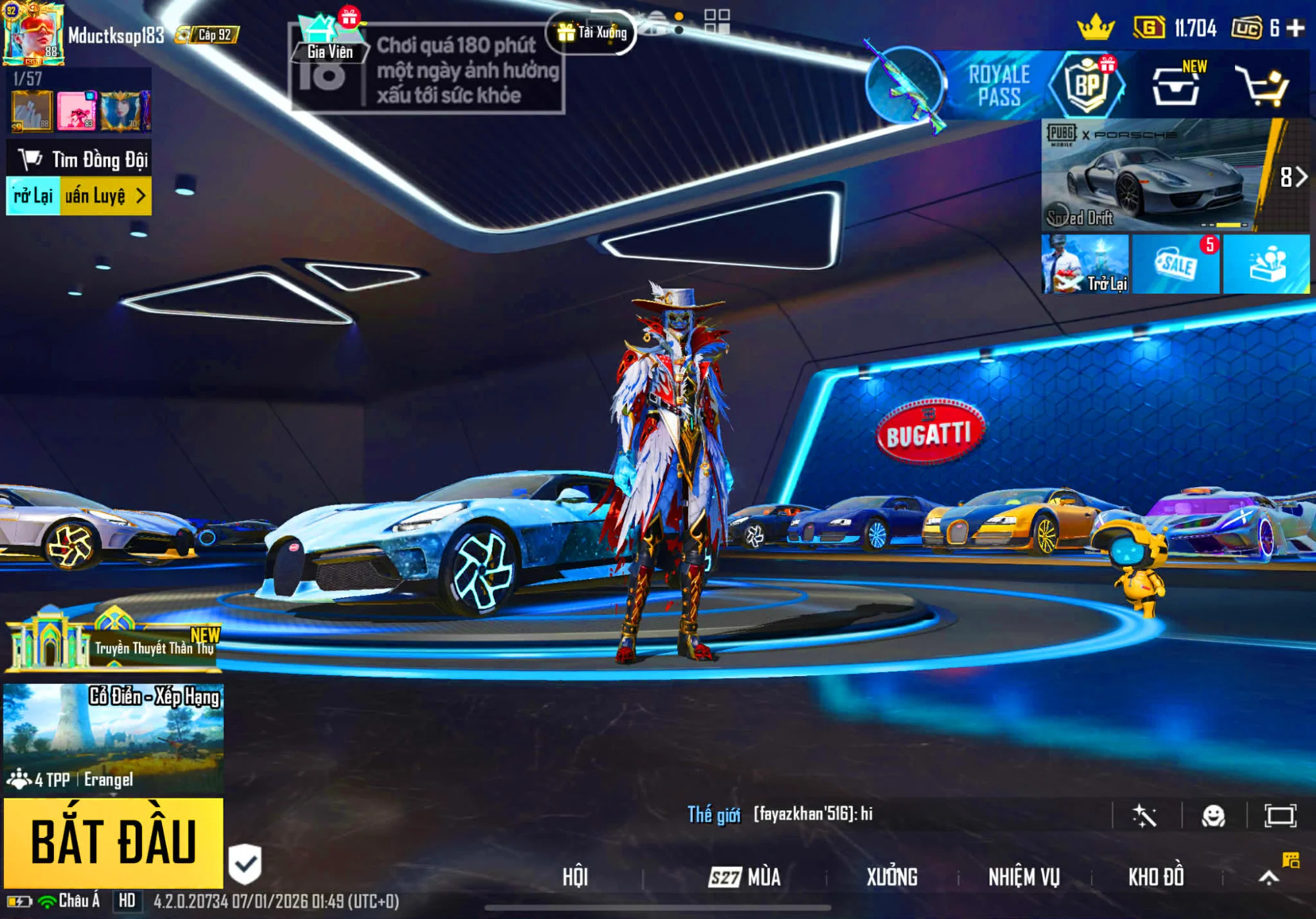Open the S27 MÙA season menu
The height and width of the screenshot is (919, 1316).
pyautogui.click(x=745, y=877)
